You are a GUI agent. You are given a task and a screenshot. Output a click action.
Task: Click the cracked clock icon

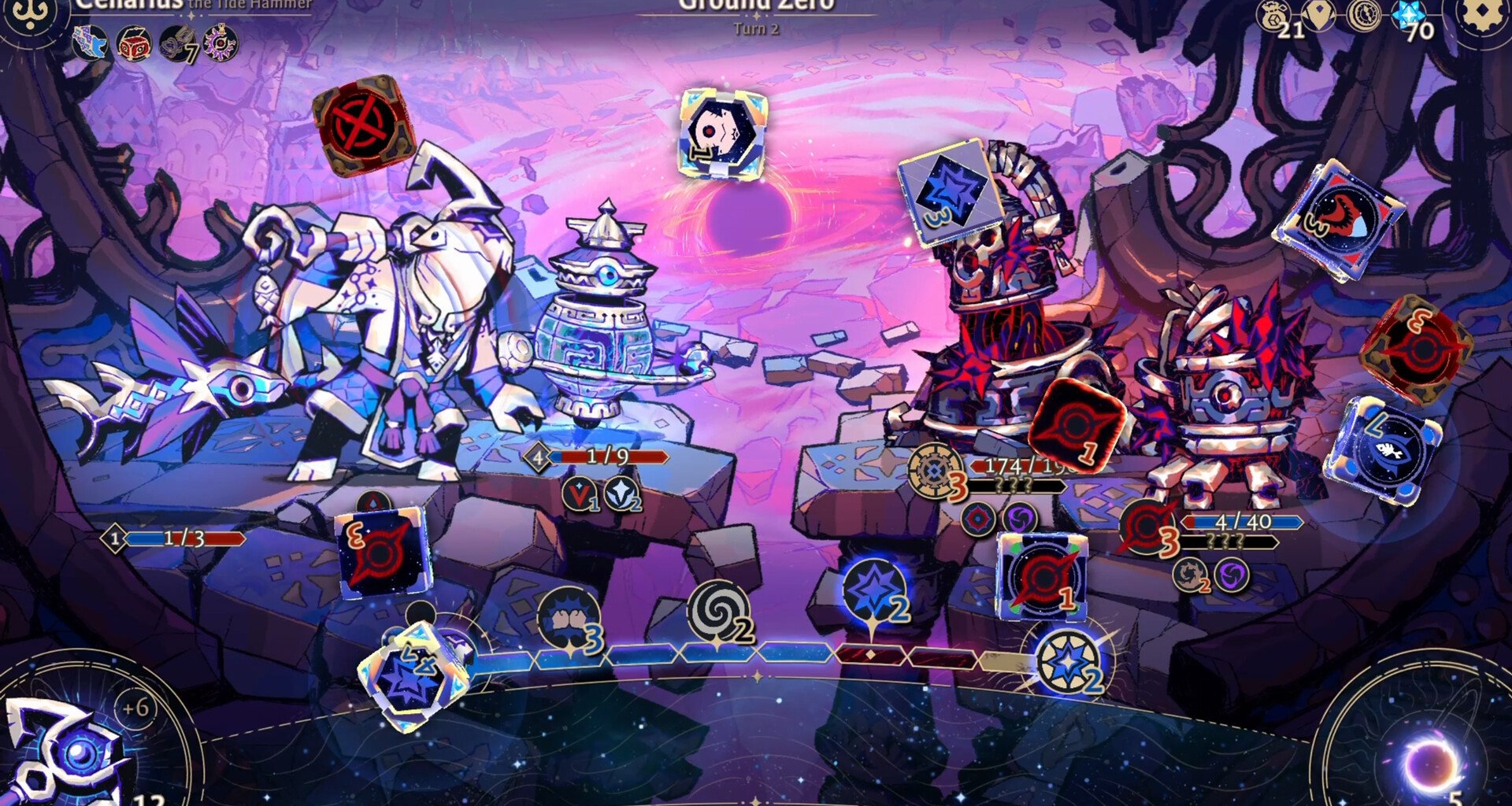coord(1364,16)
